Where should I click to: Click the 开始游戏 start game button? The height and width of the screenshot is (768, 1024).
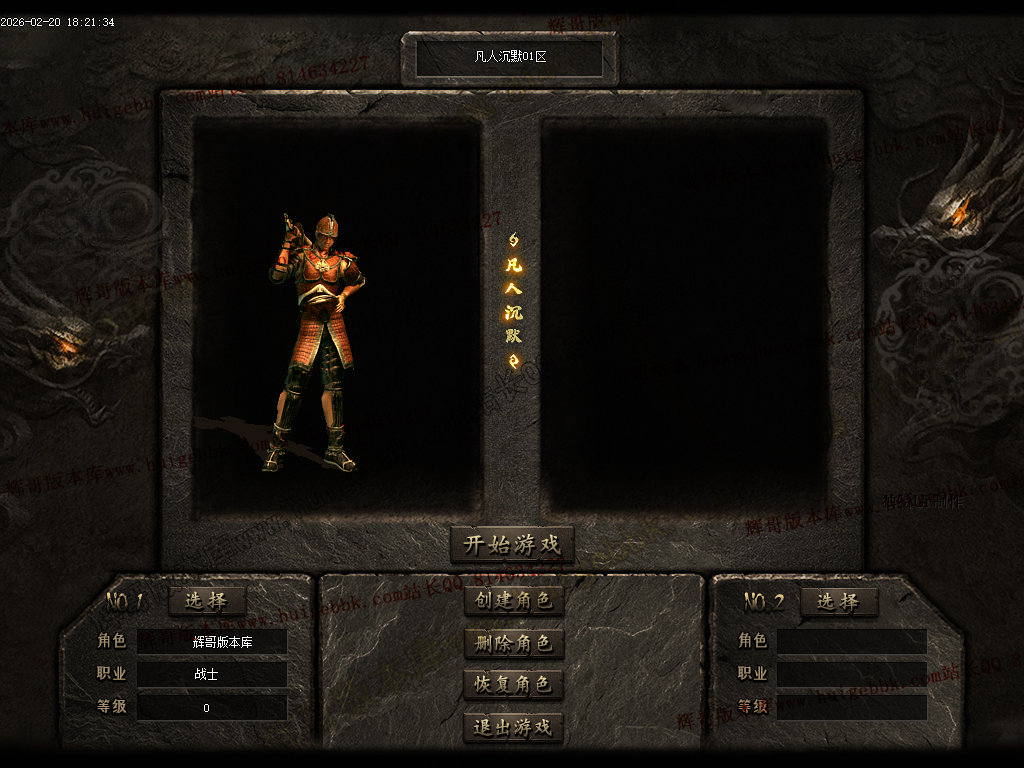(512, 545)
